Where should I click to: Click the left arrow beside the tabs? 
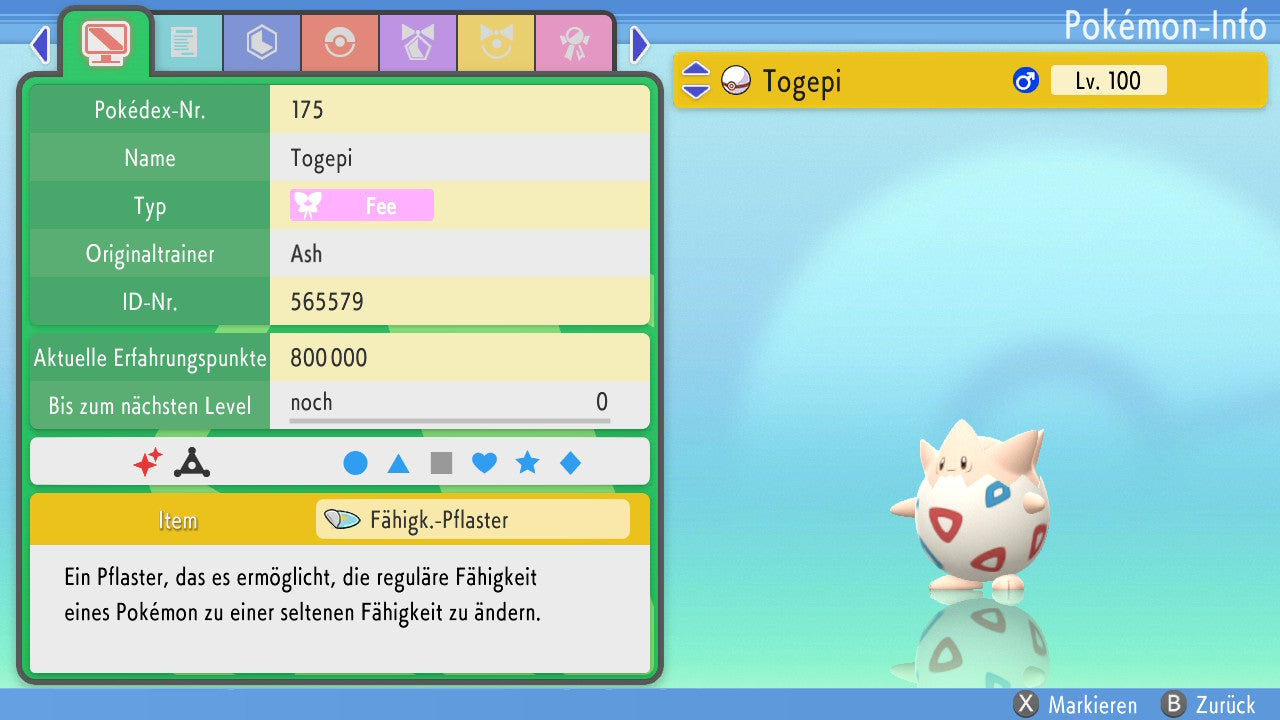(x=40, y=45)
